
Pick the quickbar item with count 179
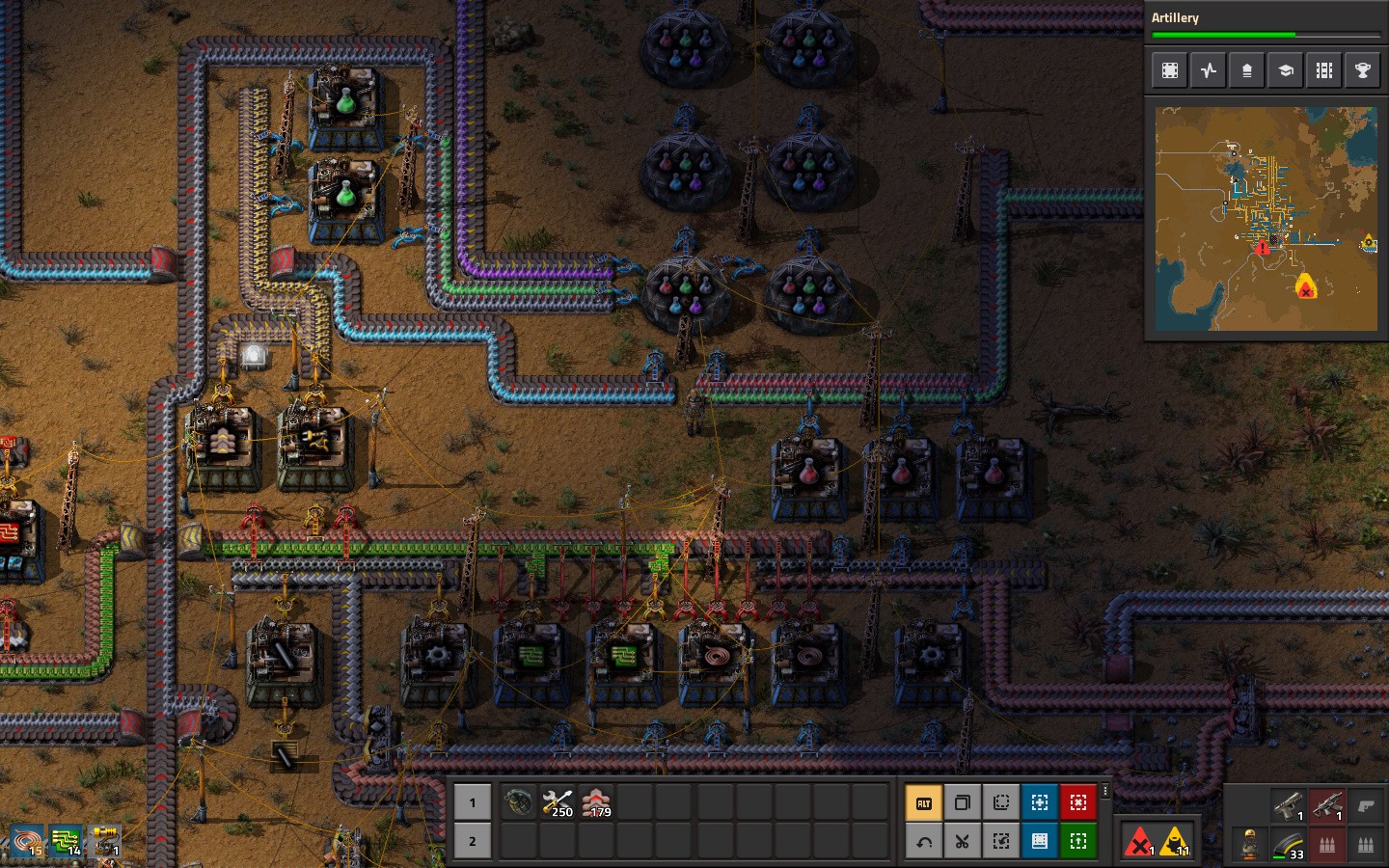(x=596, y=802)
